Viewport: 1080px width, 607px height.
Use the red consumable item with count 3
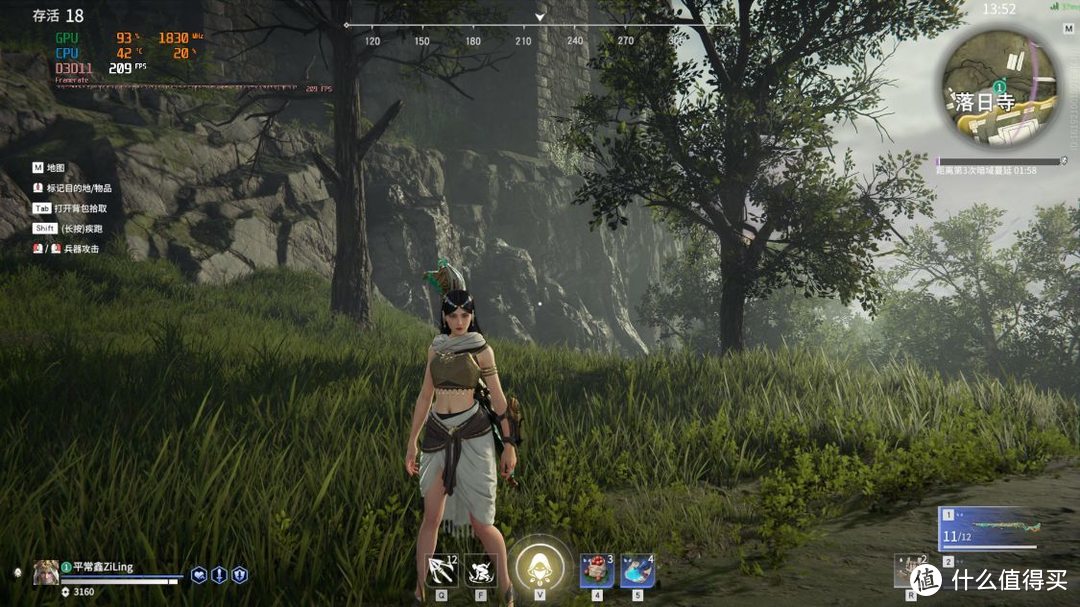(x=597, y=570)
